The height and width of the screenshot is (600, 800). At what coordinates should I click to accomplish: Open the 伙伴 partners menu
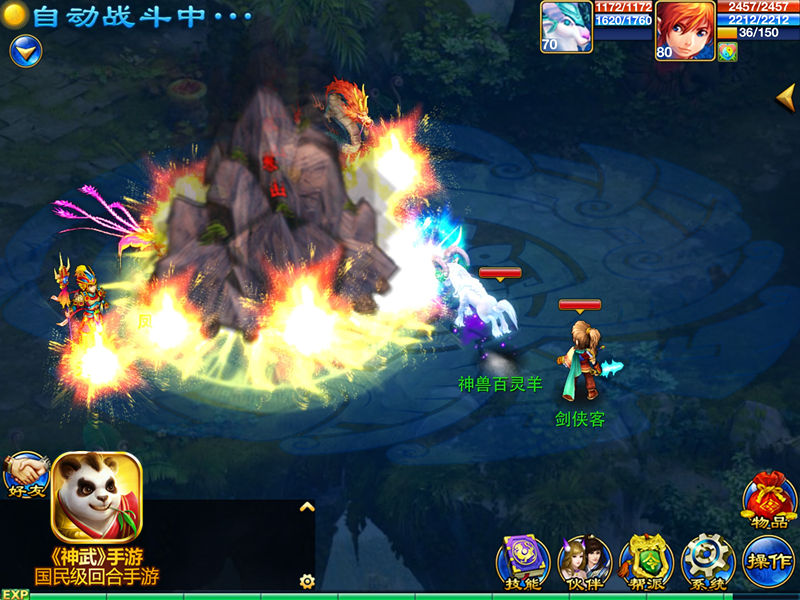[x=584, y=562]
